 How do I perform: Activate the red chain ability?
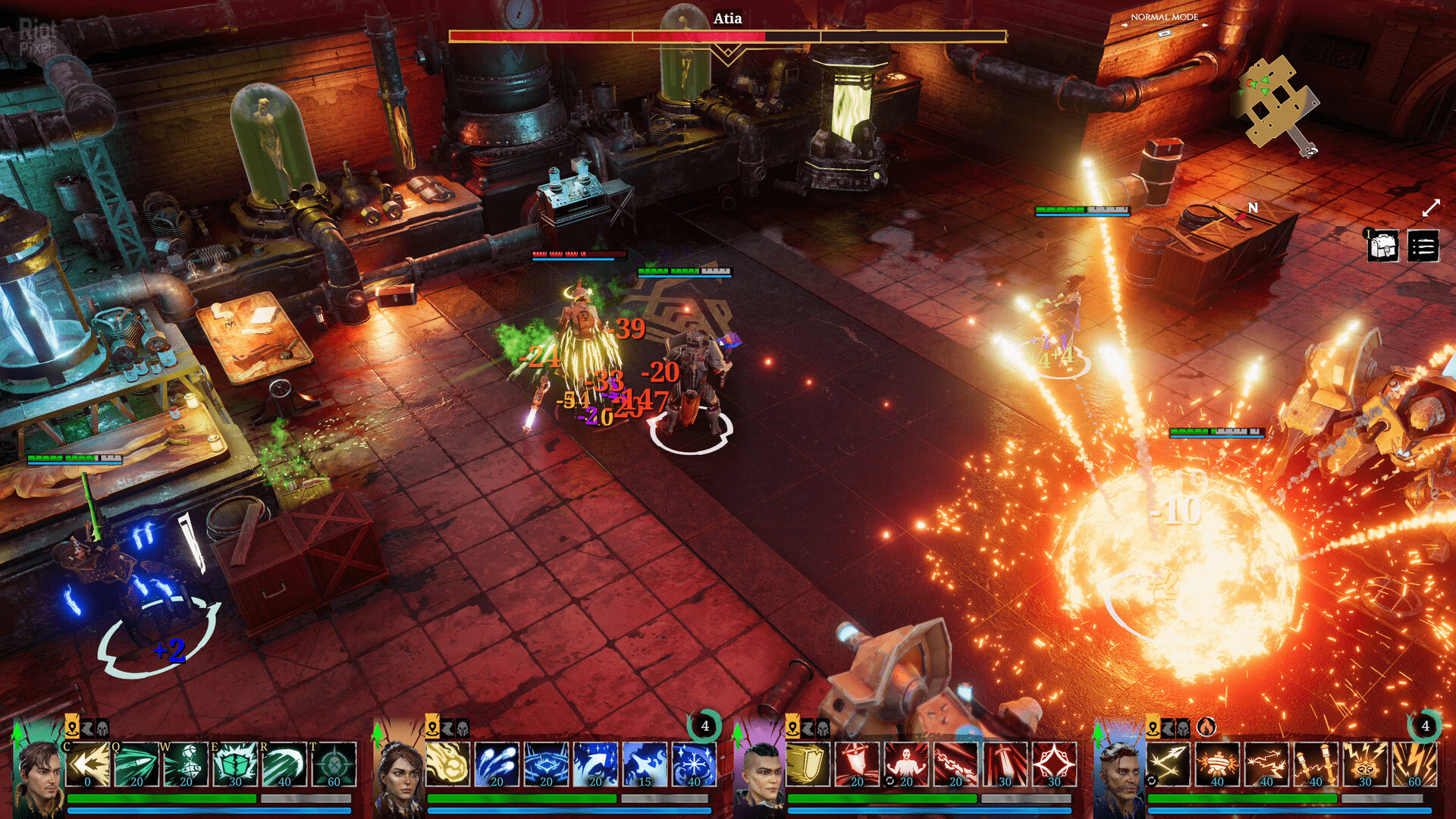coord(955,764)
